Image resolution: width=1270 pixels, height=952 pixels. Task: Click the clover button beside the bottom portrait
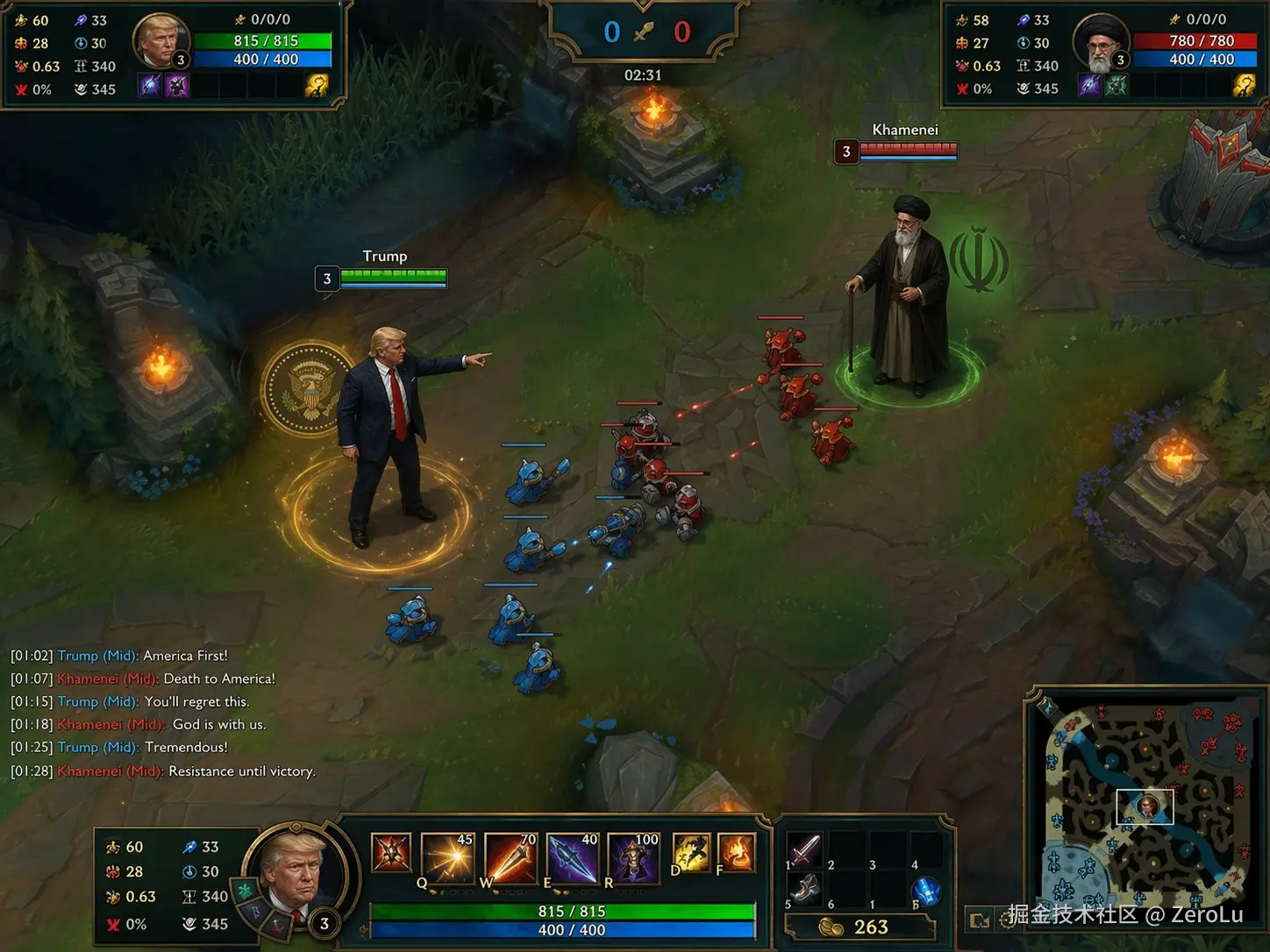pyautogui.click(x=246, y=891)
